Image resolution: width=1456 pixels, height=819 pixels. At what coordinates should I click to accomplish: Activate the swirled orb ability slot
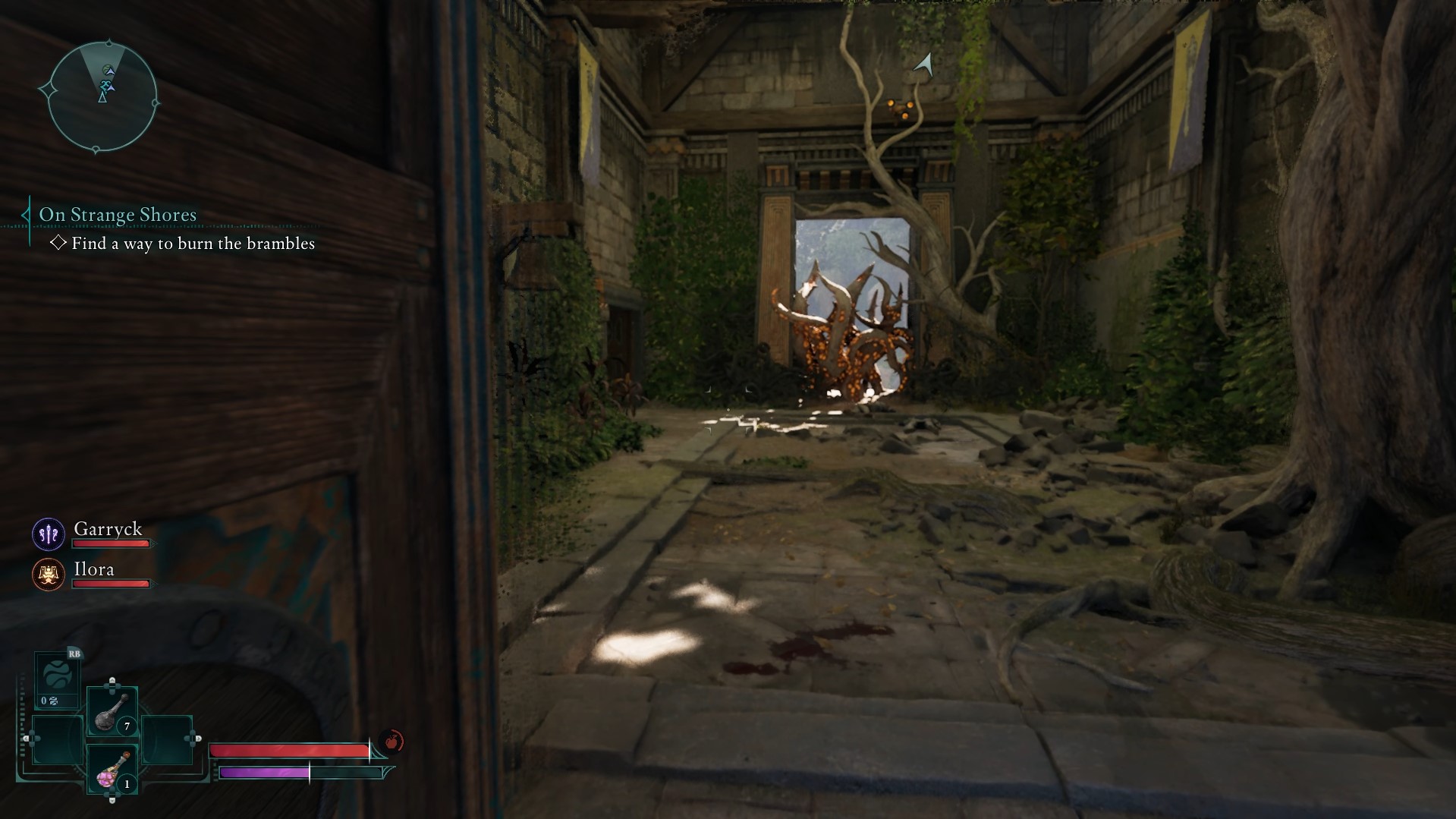point(58,676)
